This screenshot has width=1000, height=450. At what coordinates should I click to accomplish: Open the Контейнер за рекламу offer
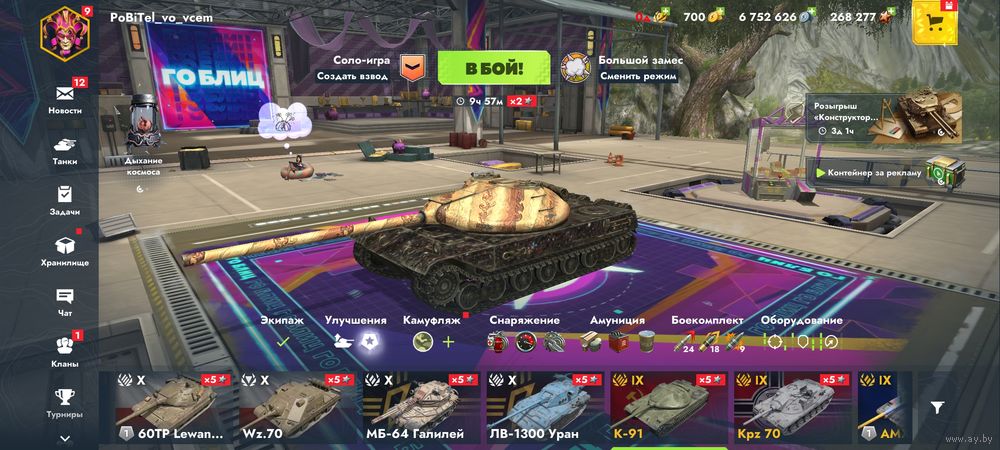(880, 172)
